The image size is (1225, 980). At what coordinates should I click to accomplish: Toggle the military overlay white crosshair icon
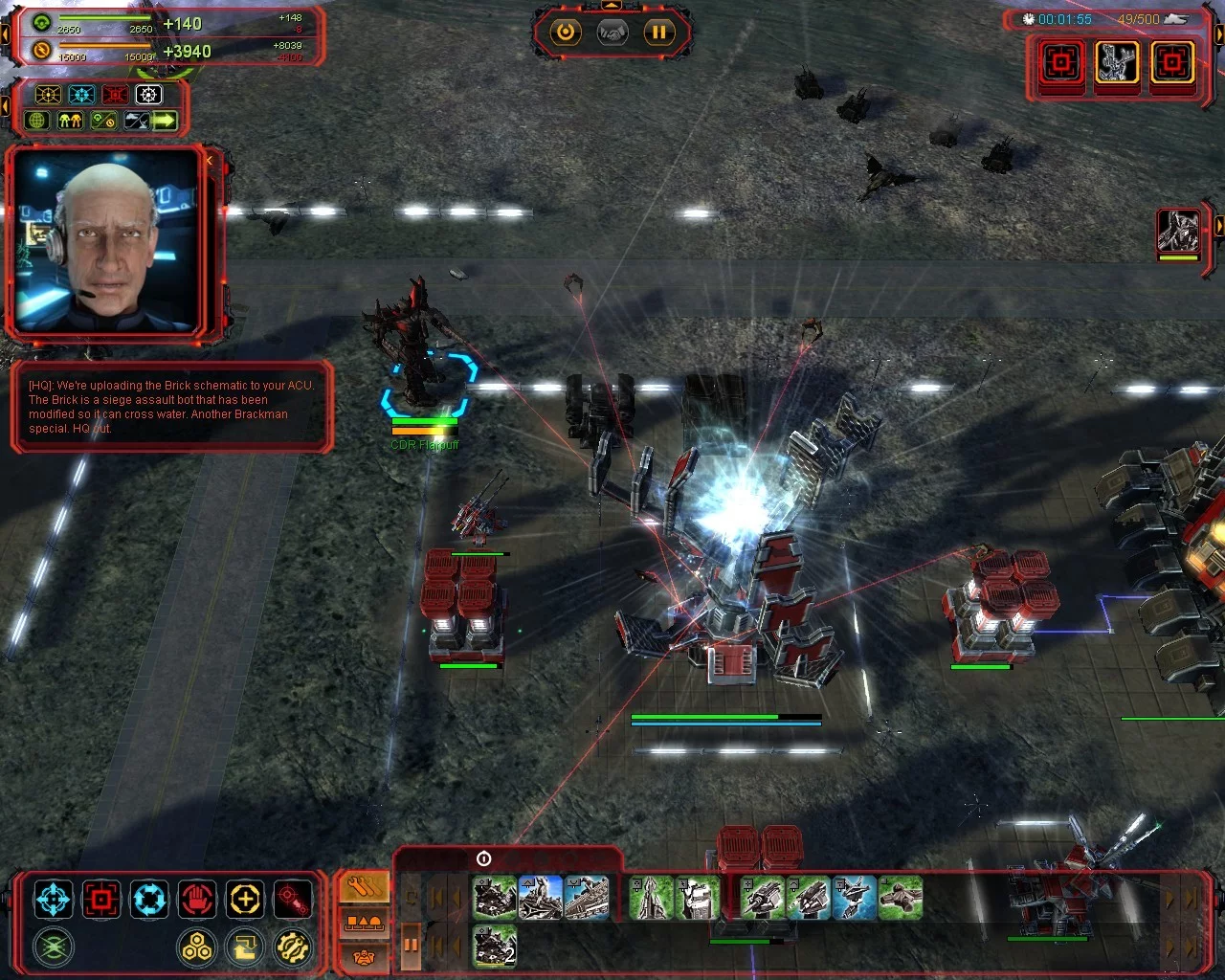(x=148, y=95)
